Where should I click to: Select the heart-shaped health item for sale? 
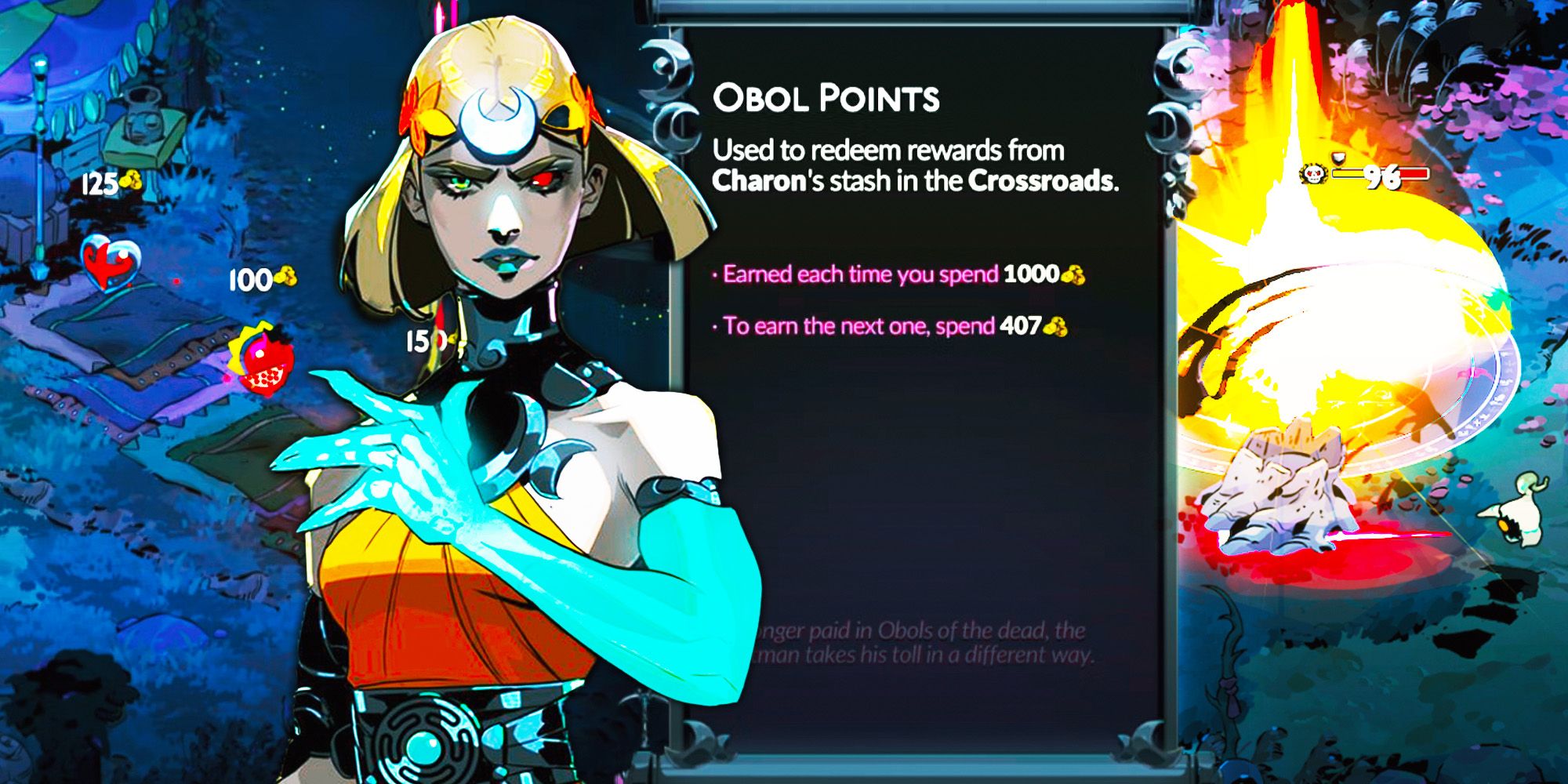click(x=110, y=263)
